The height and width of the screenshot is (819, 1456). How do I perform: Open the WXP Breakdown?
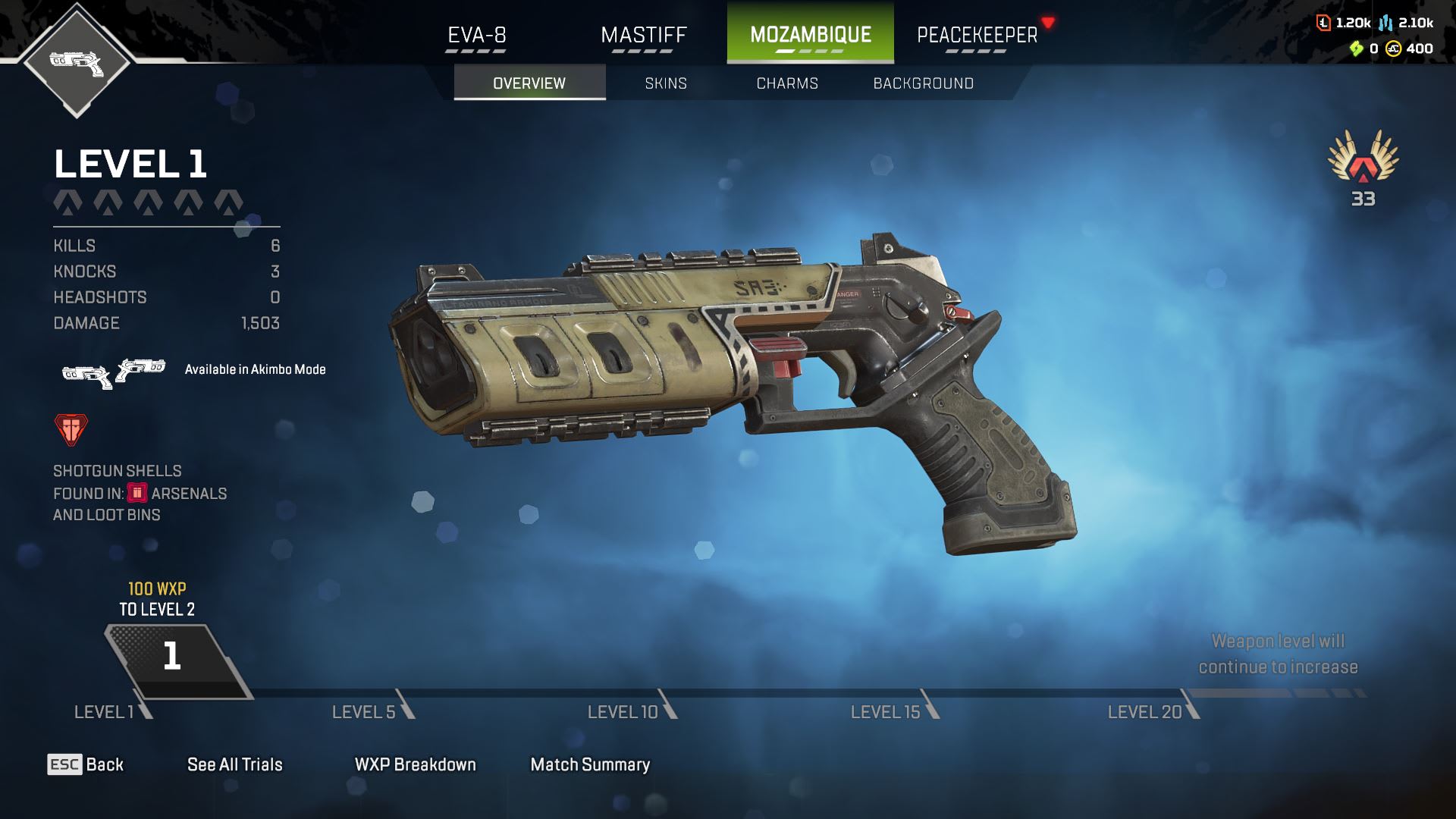(x=415, y=764)
